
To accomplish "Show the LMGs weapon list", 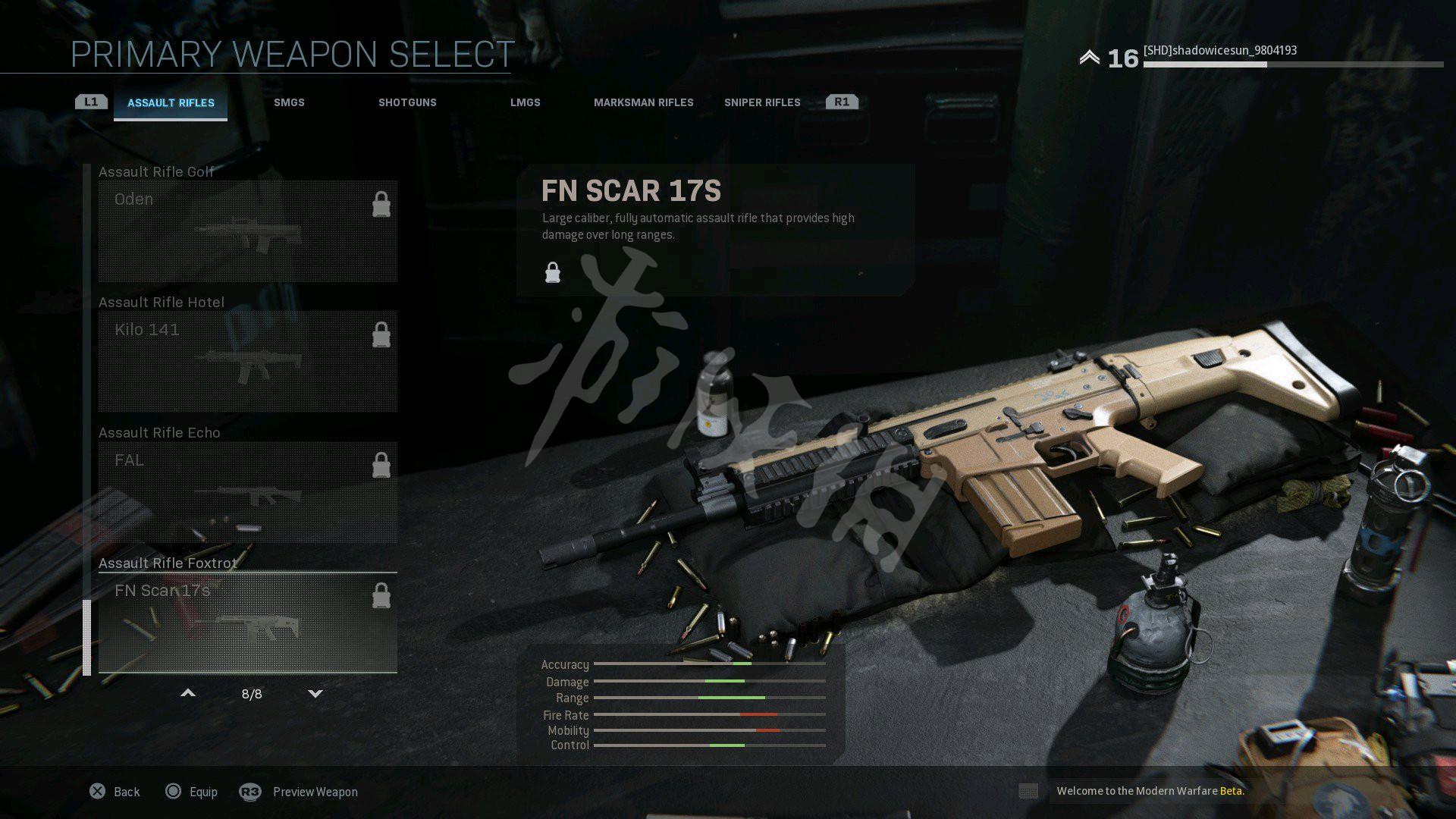I will (525, 102).
